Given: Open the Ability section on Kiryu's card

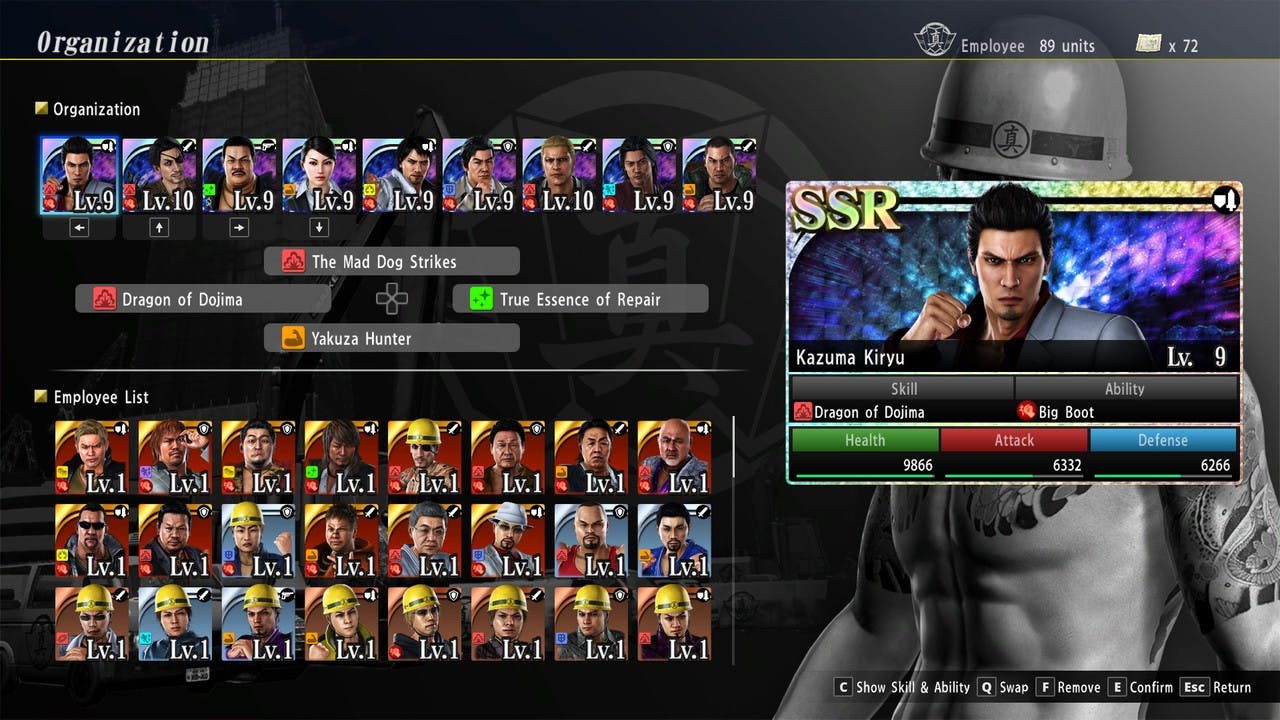Looking at the screenshot, I should point(1125,389).
